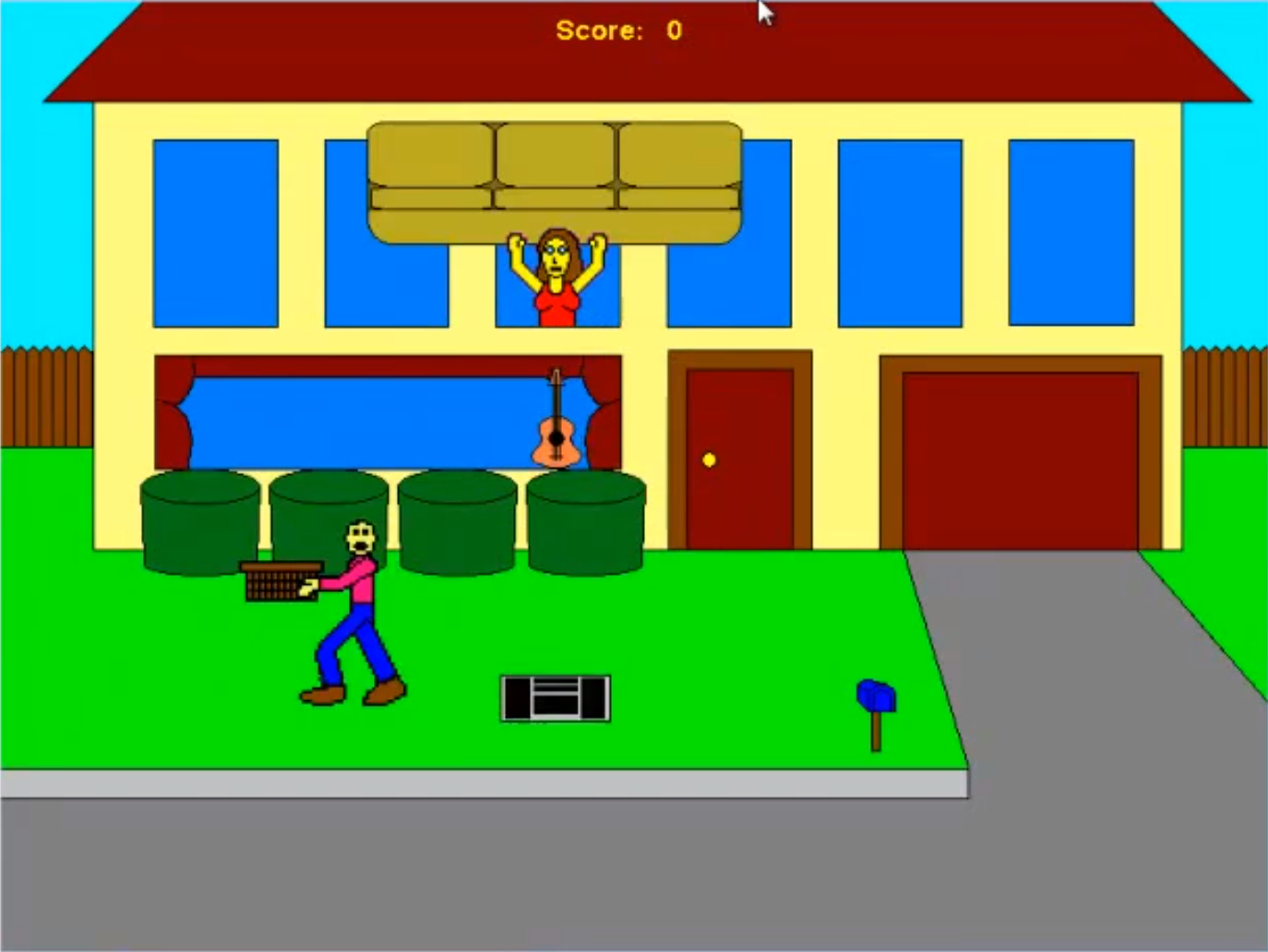Click the upper-right blue window

1073,231
